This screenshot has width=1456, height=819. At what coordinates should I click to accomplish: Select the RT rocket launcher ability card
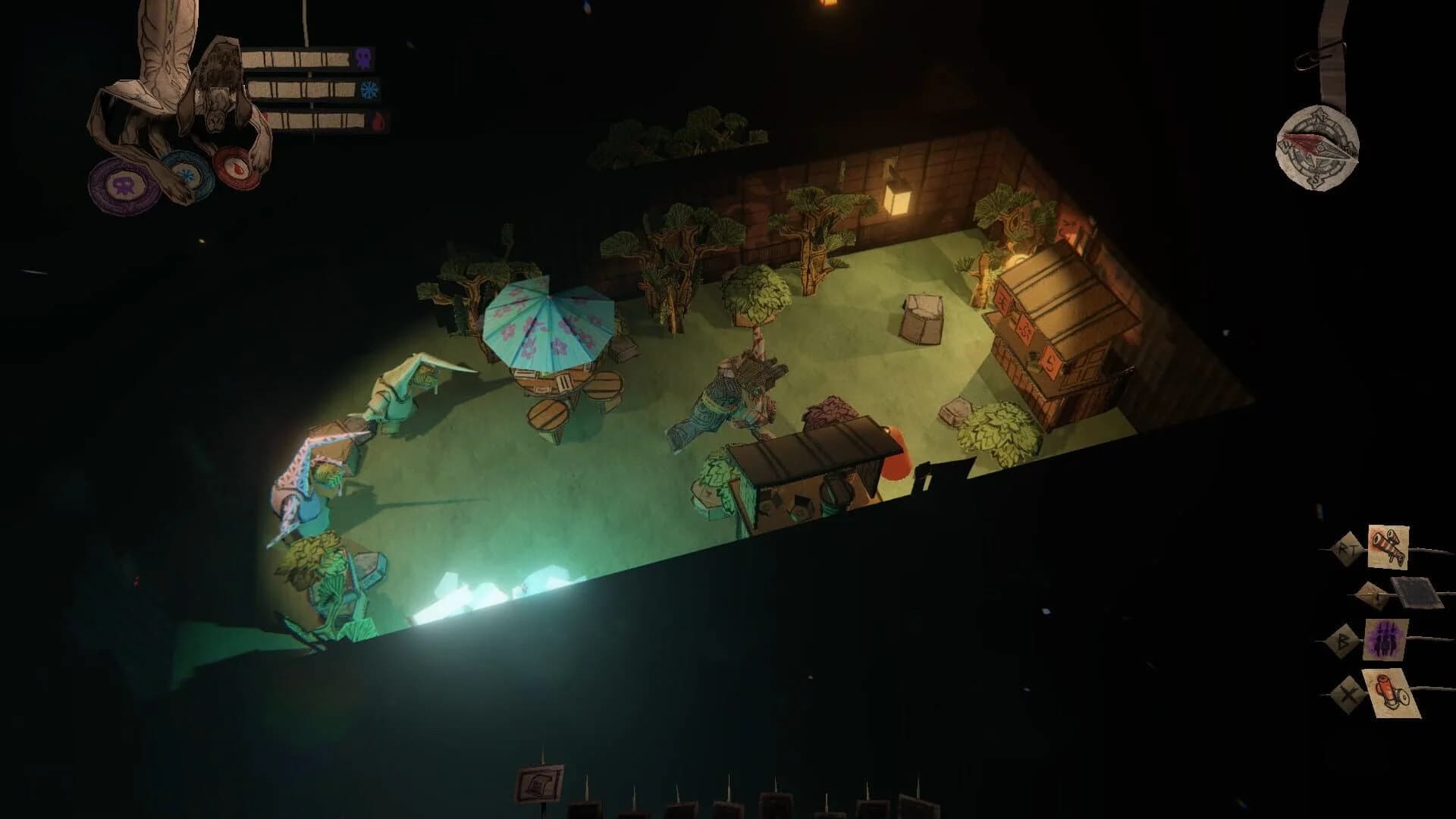[1387, 547]
